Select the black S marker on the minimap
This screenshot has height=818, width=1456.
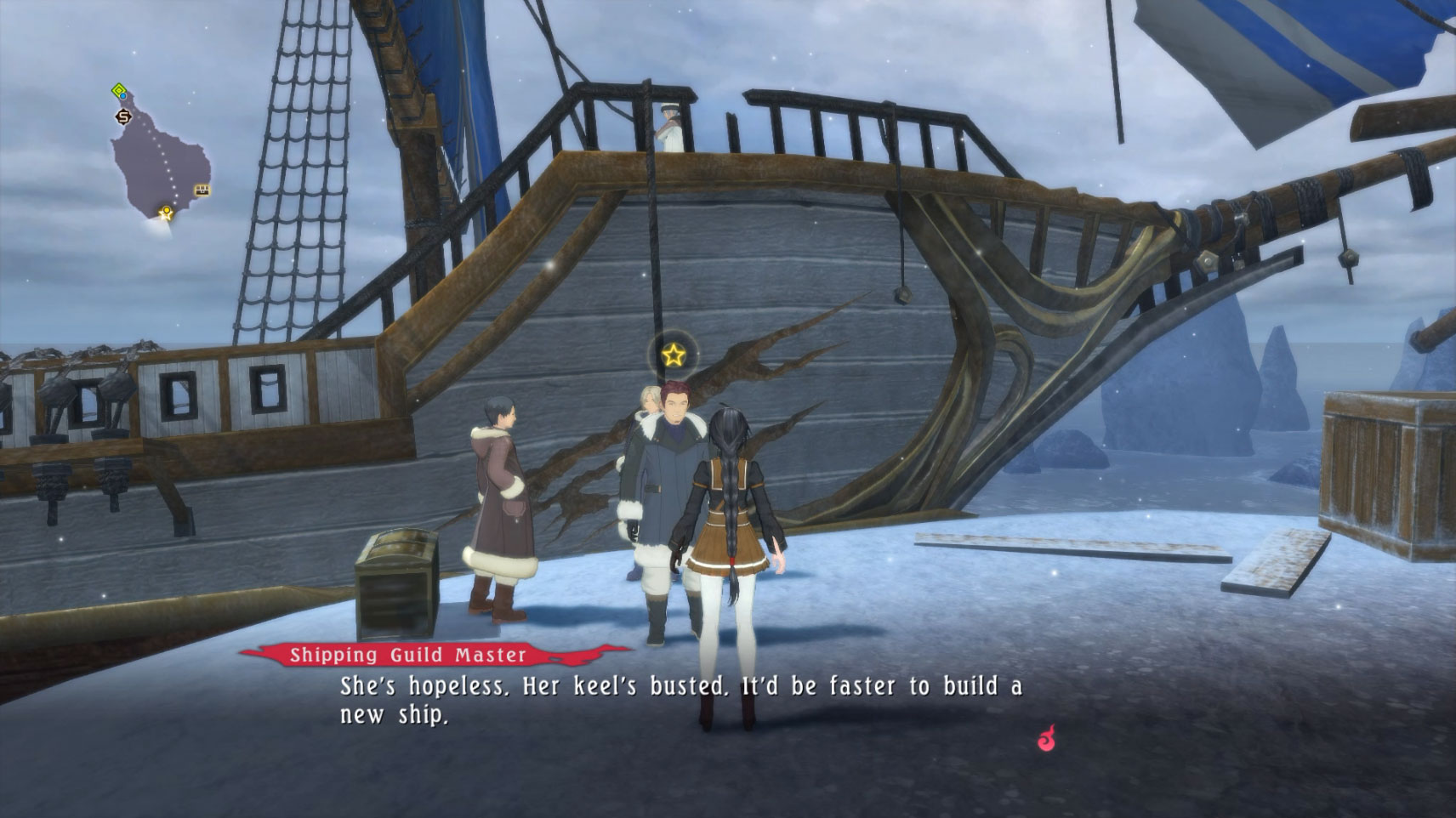point(123,116)
